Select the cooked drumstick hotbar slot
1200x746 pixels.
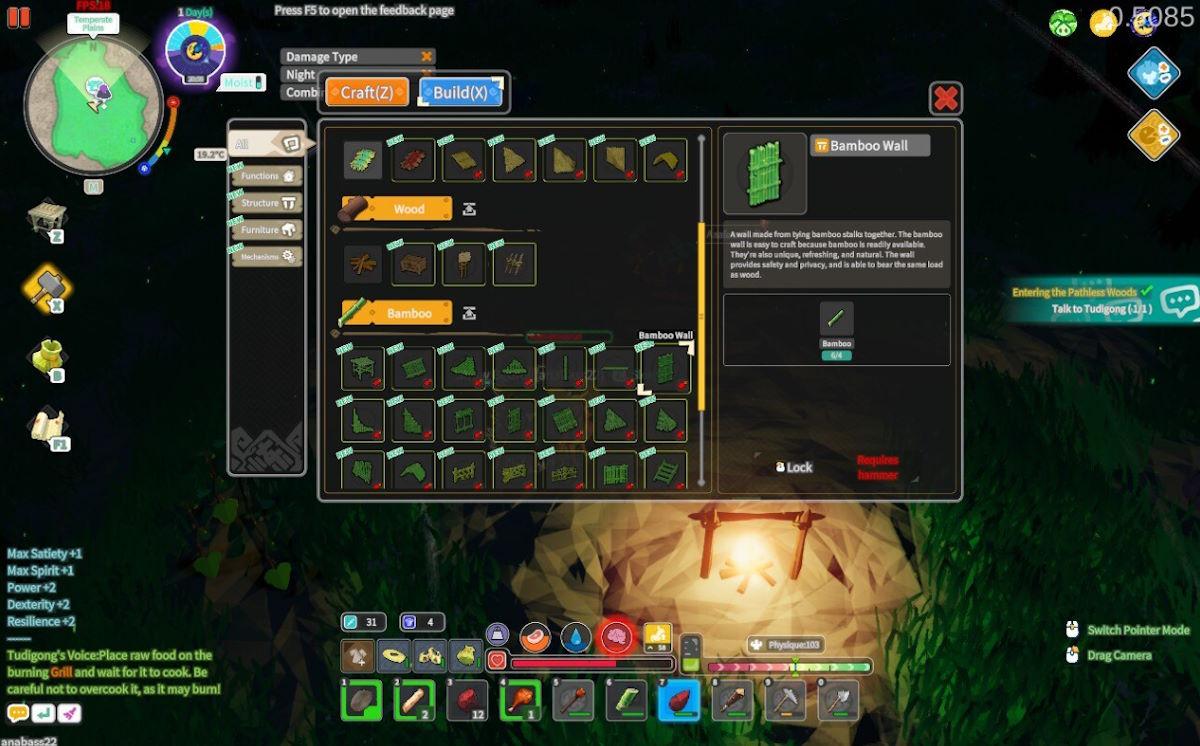(x=520, y=701)
